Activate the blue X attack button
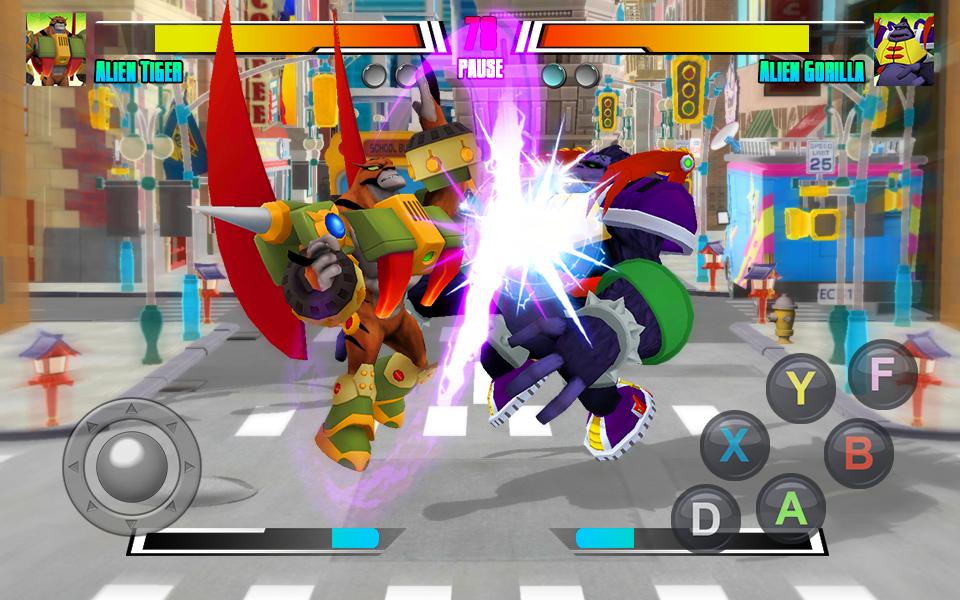Screen dimensions: 960x600 pos(735,444)
